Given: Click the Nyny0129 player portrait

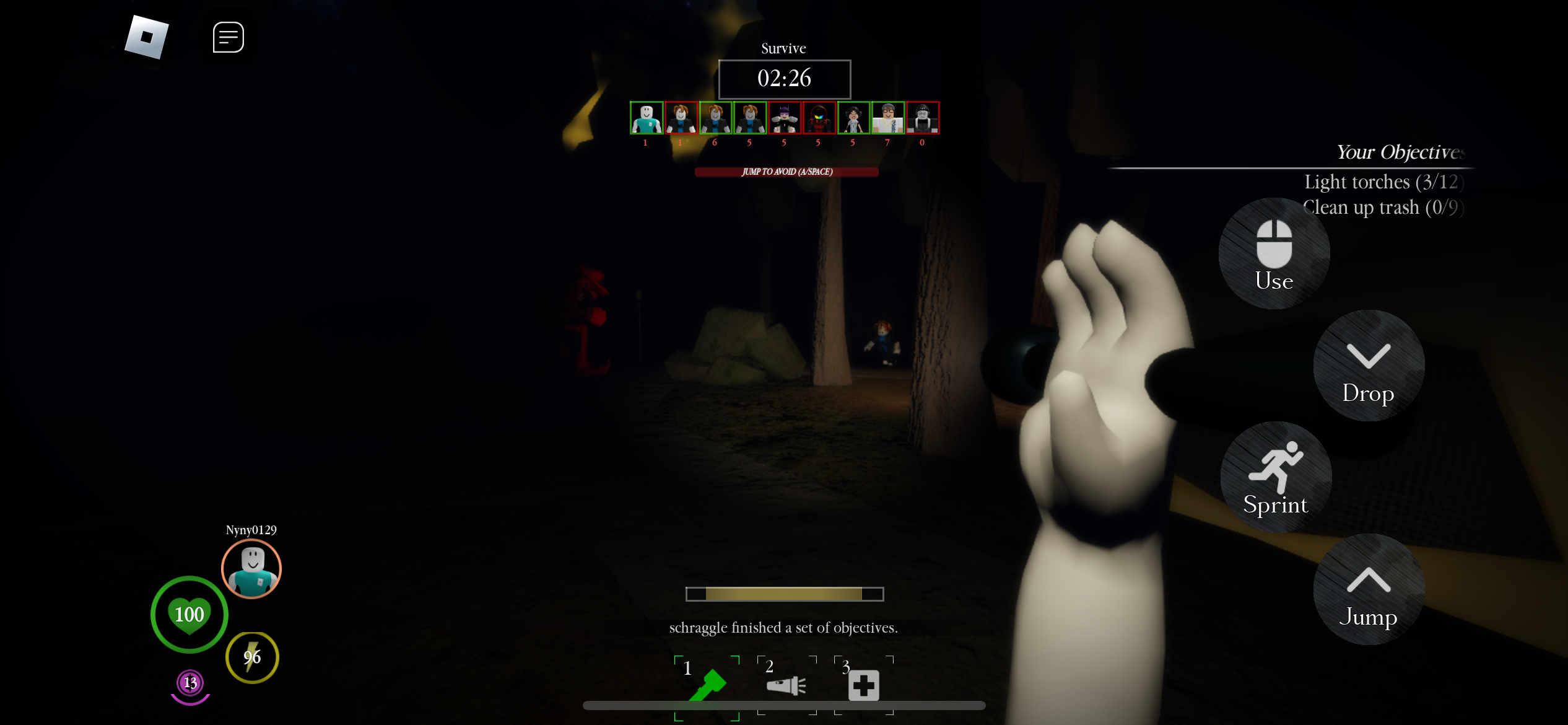Looking at the screenshot, I should pyautogui.click(x=251, y=569).
